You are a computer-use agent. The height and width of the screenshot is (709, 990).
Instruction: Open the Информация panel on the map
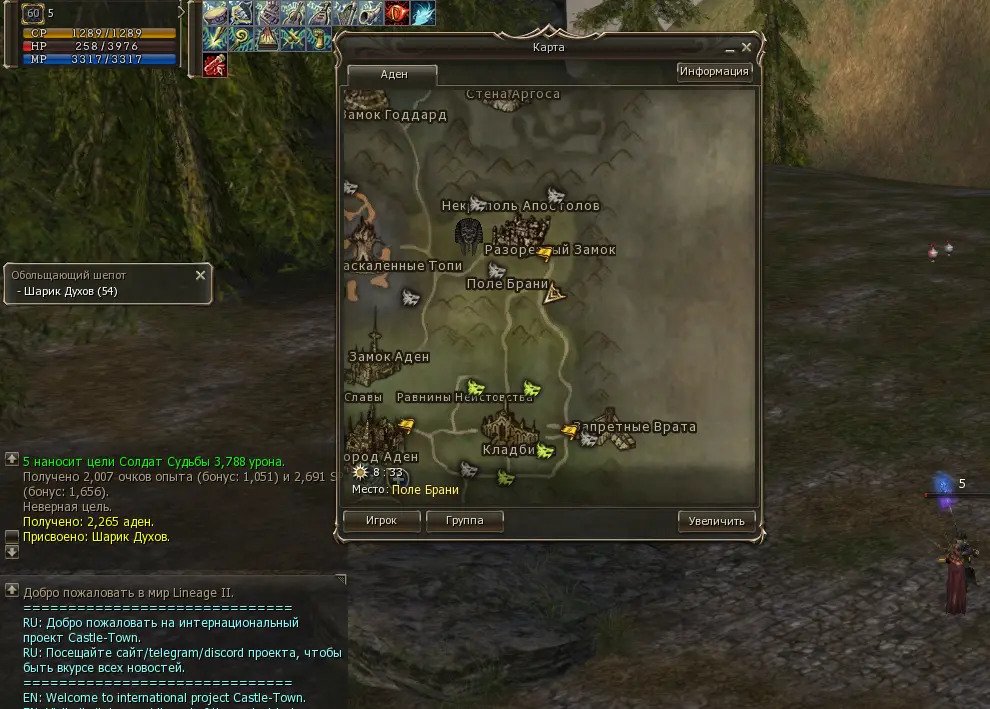coord(714,71)
